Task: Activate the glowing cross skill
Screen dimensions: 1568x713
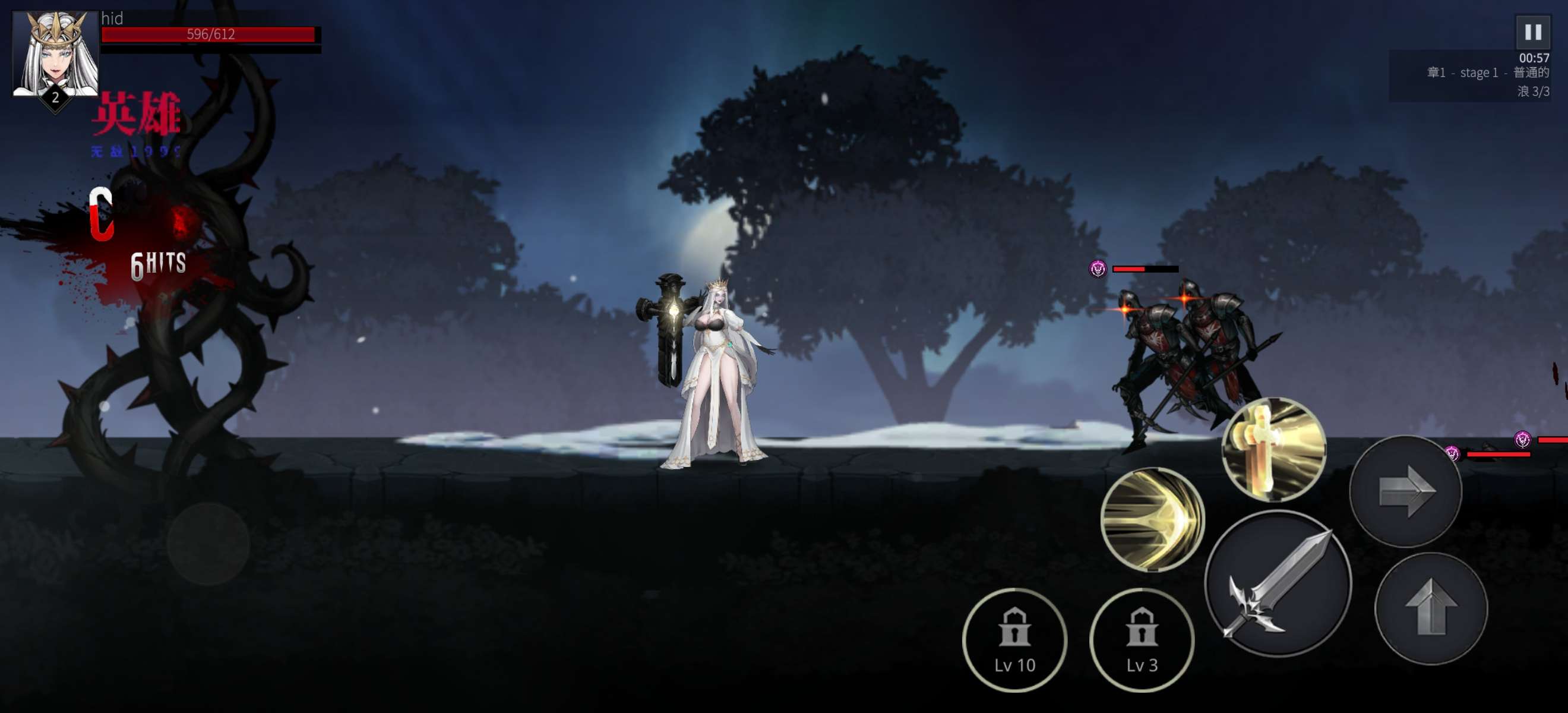Action: pyautogui.click(x=1273, y=449)
